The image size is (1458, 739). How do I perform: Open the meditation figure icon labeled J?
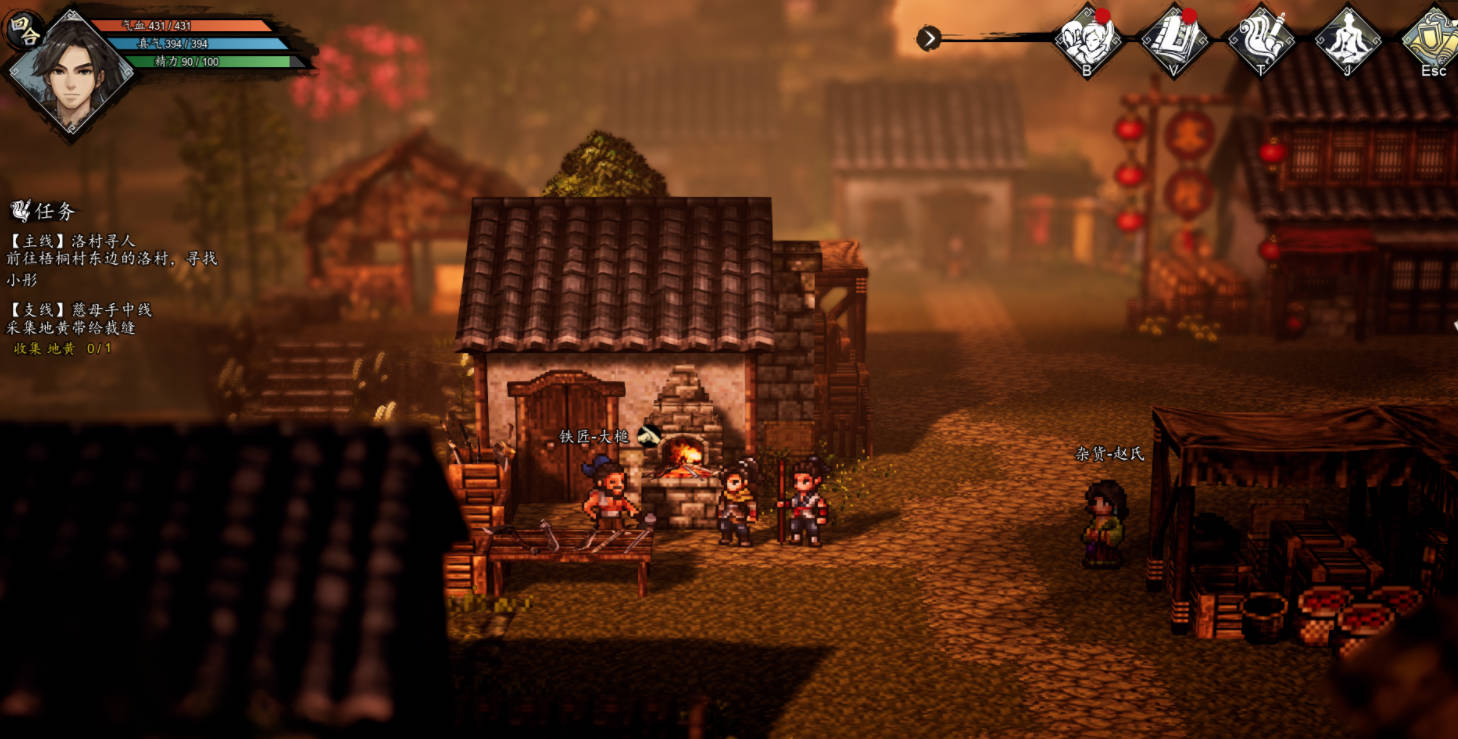tap(1347, 39)
